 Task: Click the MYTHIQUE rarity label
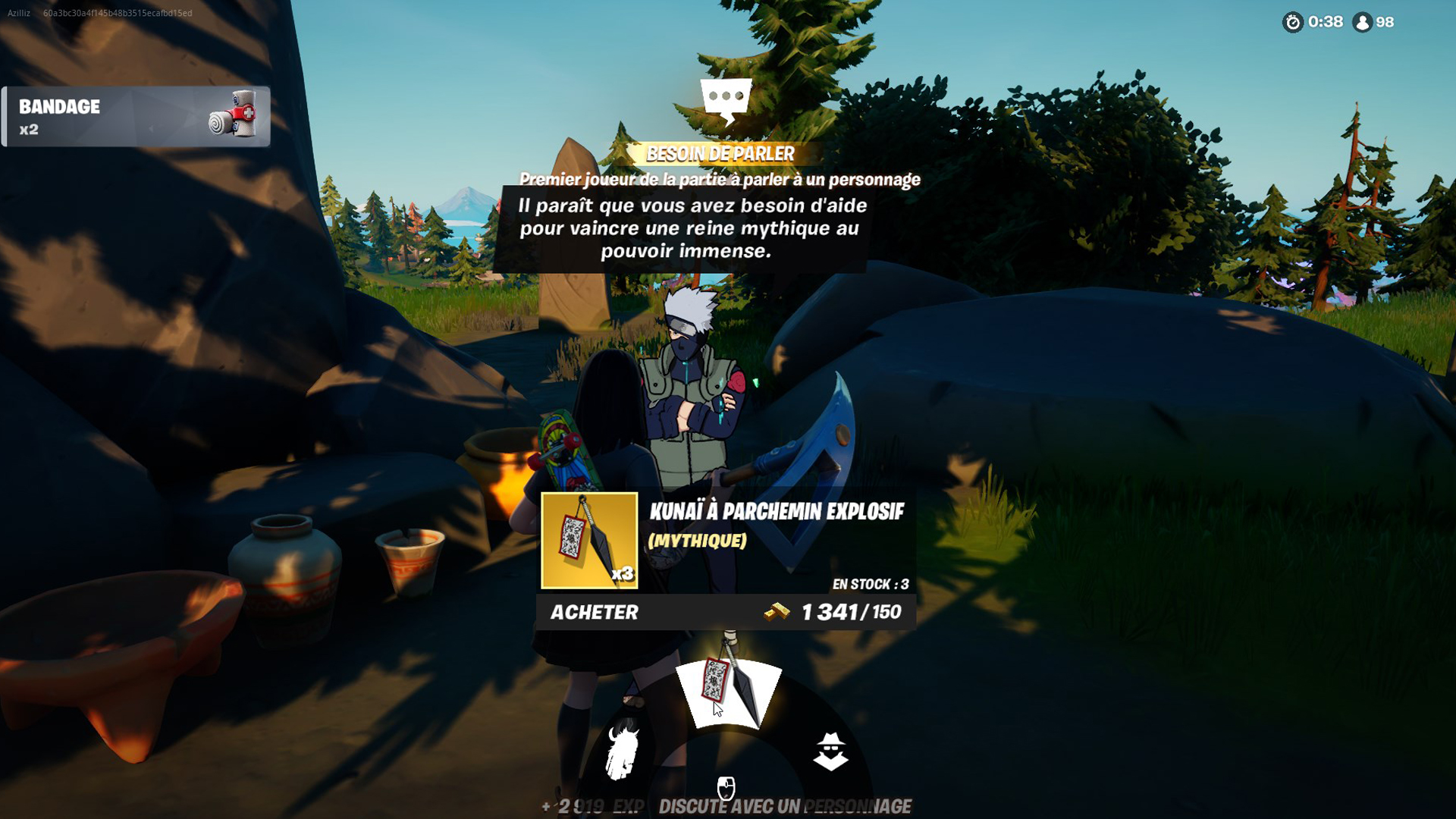(x=698, y=541)
